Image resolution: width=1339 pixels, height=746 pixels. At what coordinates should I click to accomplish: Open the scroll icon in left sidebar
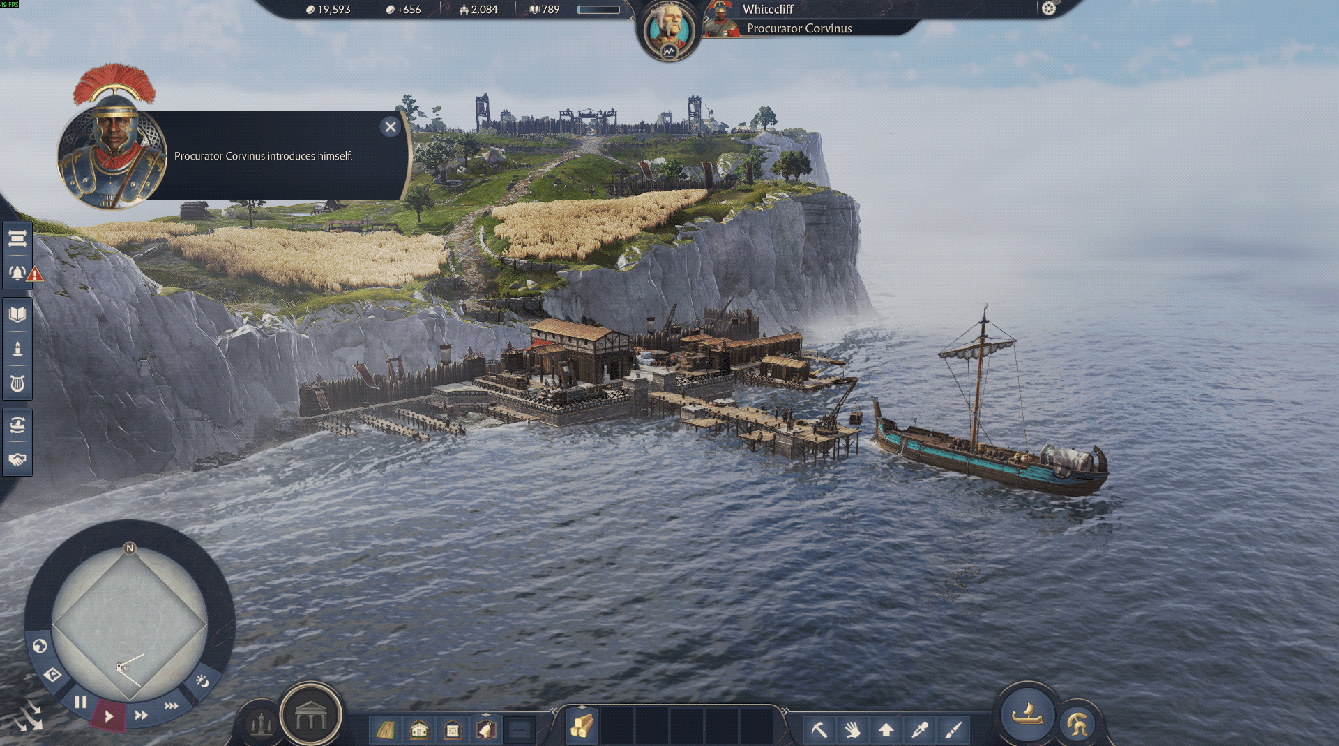coord(18,238)
